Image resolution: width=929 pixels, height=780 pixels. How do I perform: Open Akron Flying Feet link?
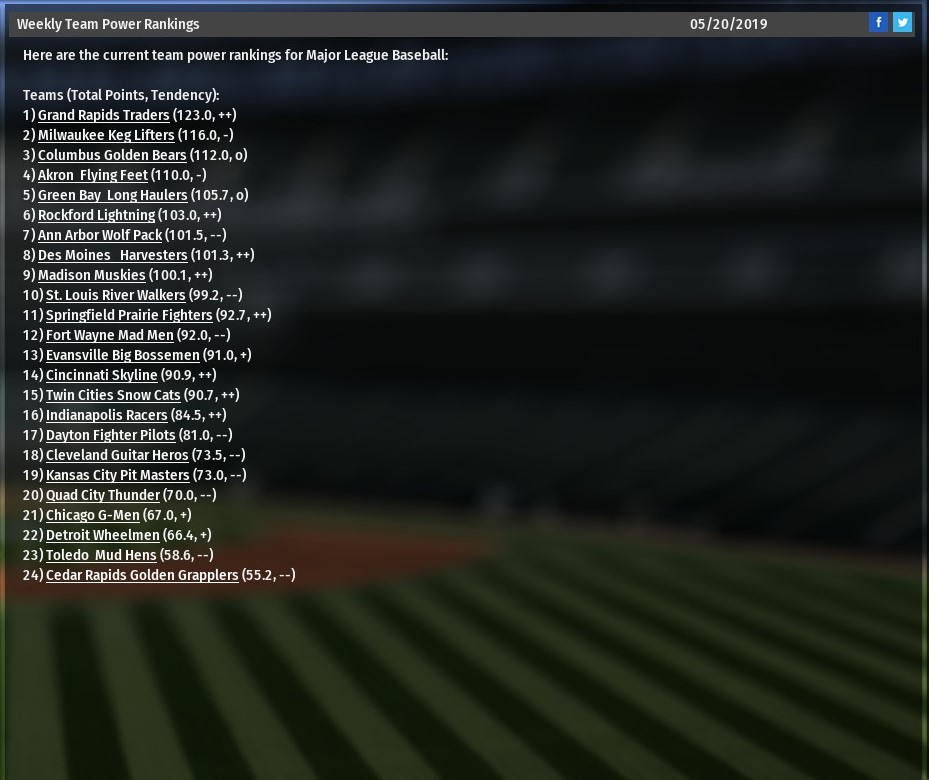92,175
